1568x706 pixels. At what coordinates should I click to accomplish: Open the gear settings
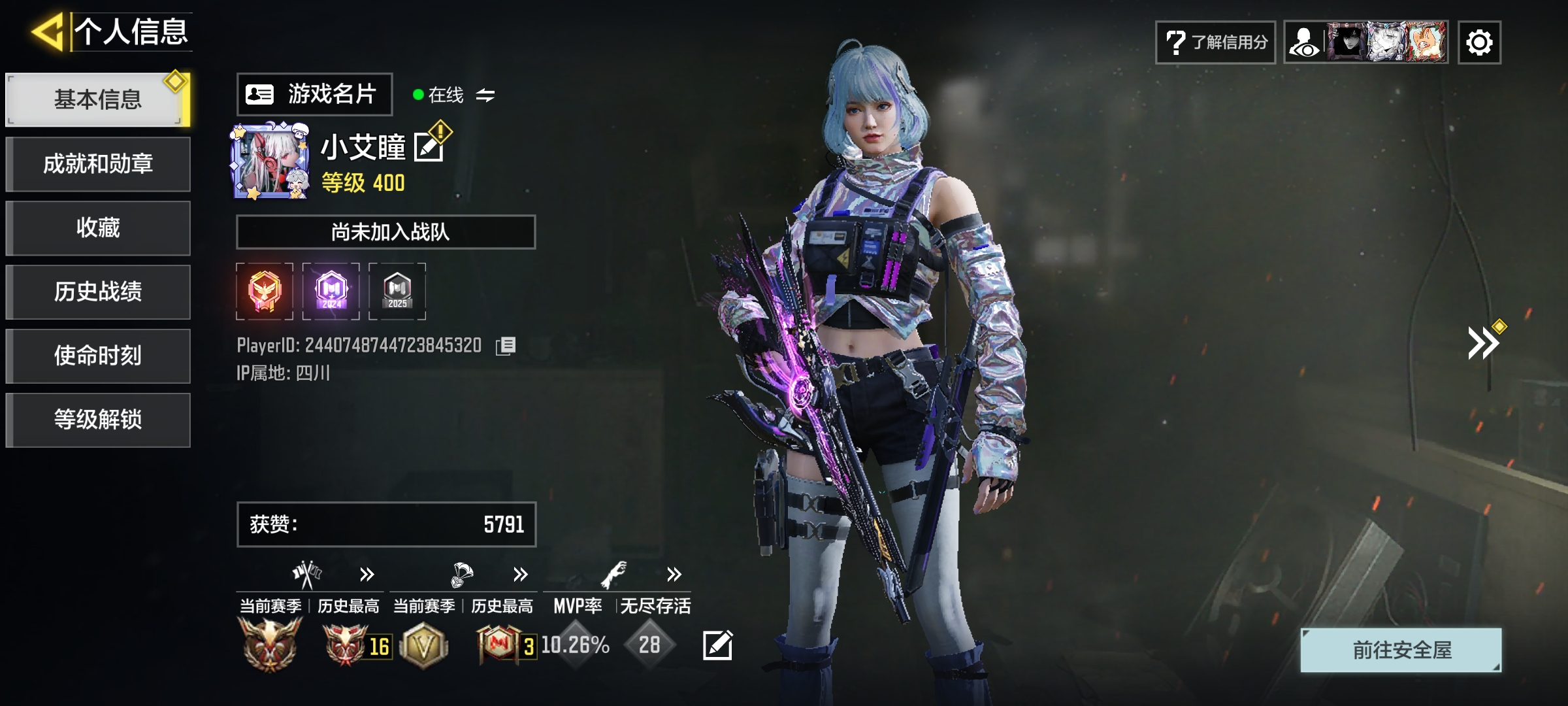point(1479,42)
